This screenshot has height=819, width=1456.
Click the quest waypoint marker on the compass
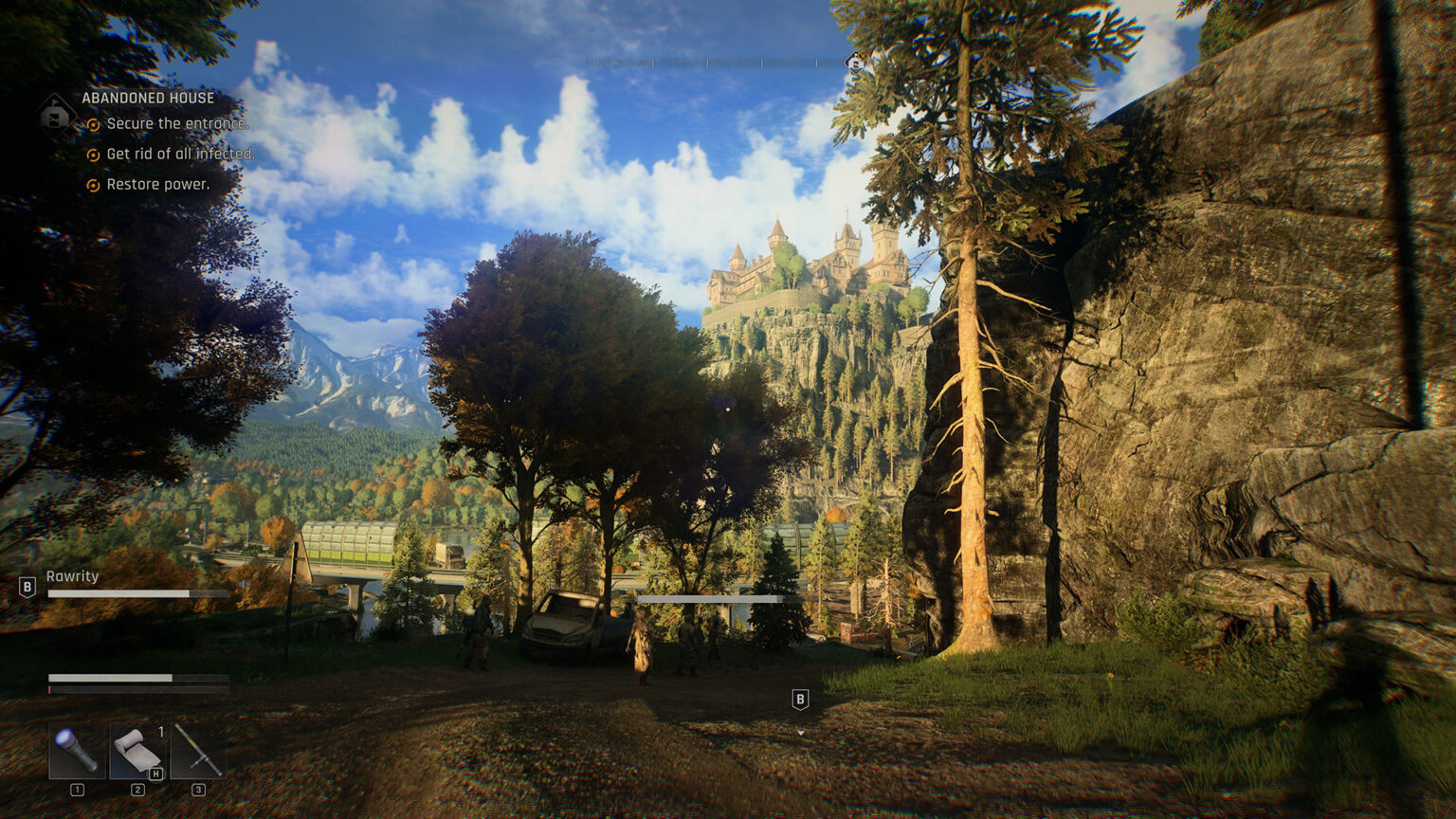[x=855, y=60]
